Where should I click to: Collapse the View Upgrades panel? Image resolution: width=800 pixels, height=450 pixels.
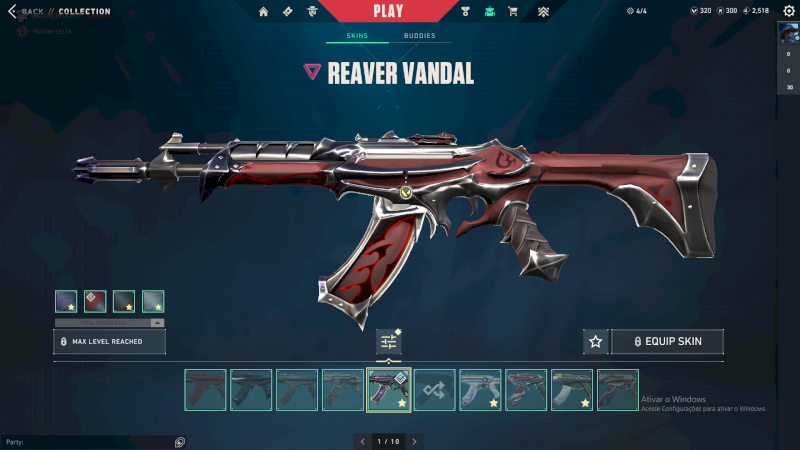pyautogui.click(x=156, y=323)
